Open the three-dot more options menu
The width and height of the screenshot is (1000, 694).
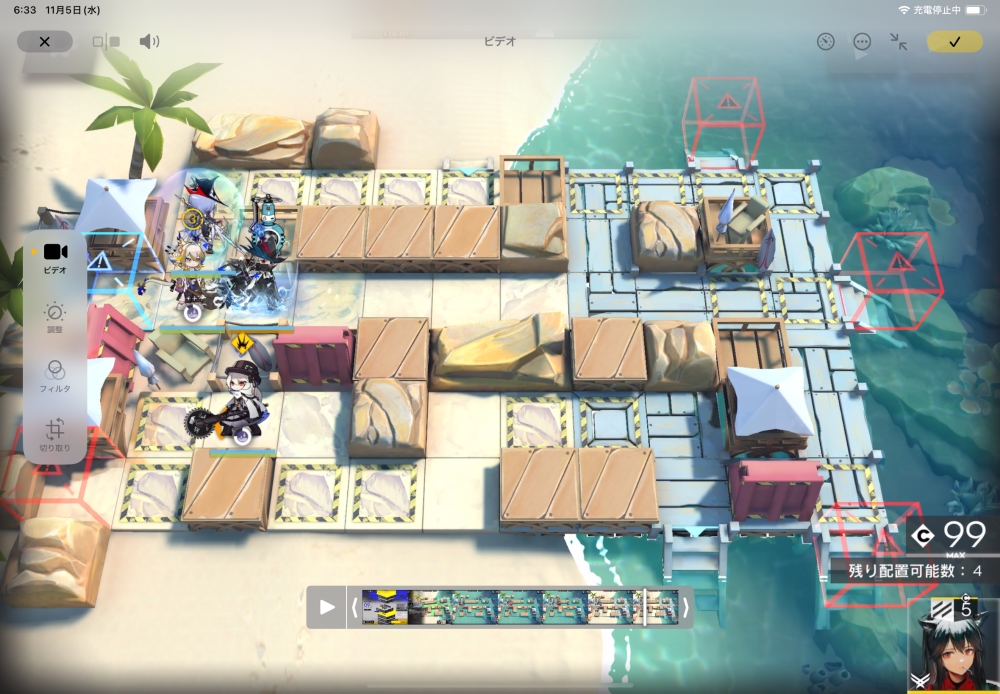point(862,41)
